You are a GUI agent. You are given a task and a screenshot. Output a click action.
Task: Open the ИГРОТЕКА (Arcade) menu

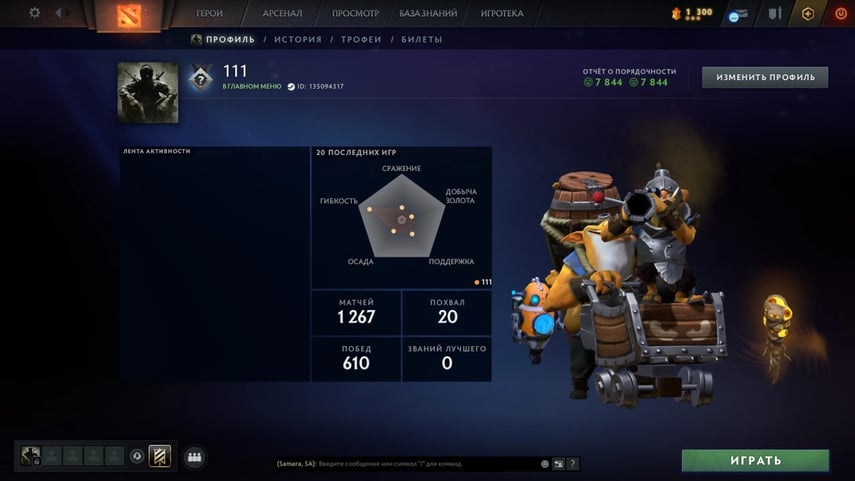pyautogui.click(x=501, y=14)
